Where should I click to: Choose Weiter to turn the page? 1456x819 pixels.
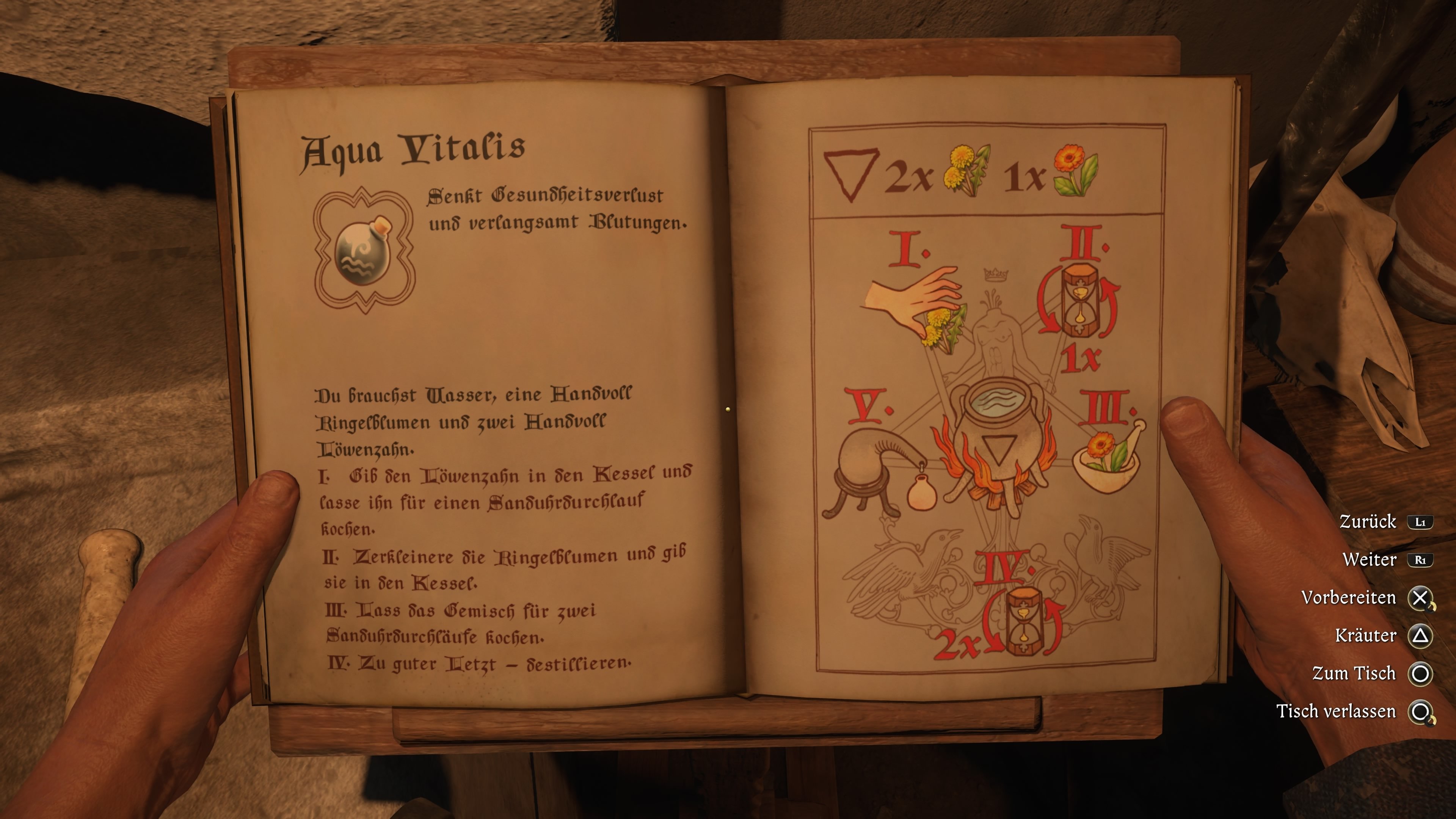pos(1370,560)
